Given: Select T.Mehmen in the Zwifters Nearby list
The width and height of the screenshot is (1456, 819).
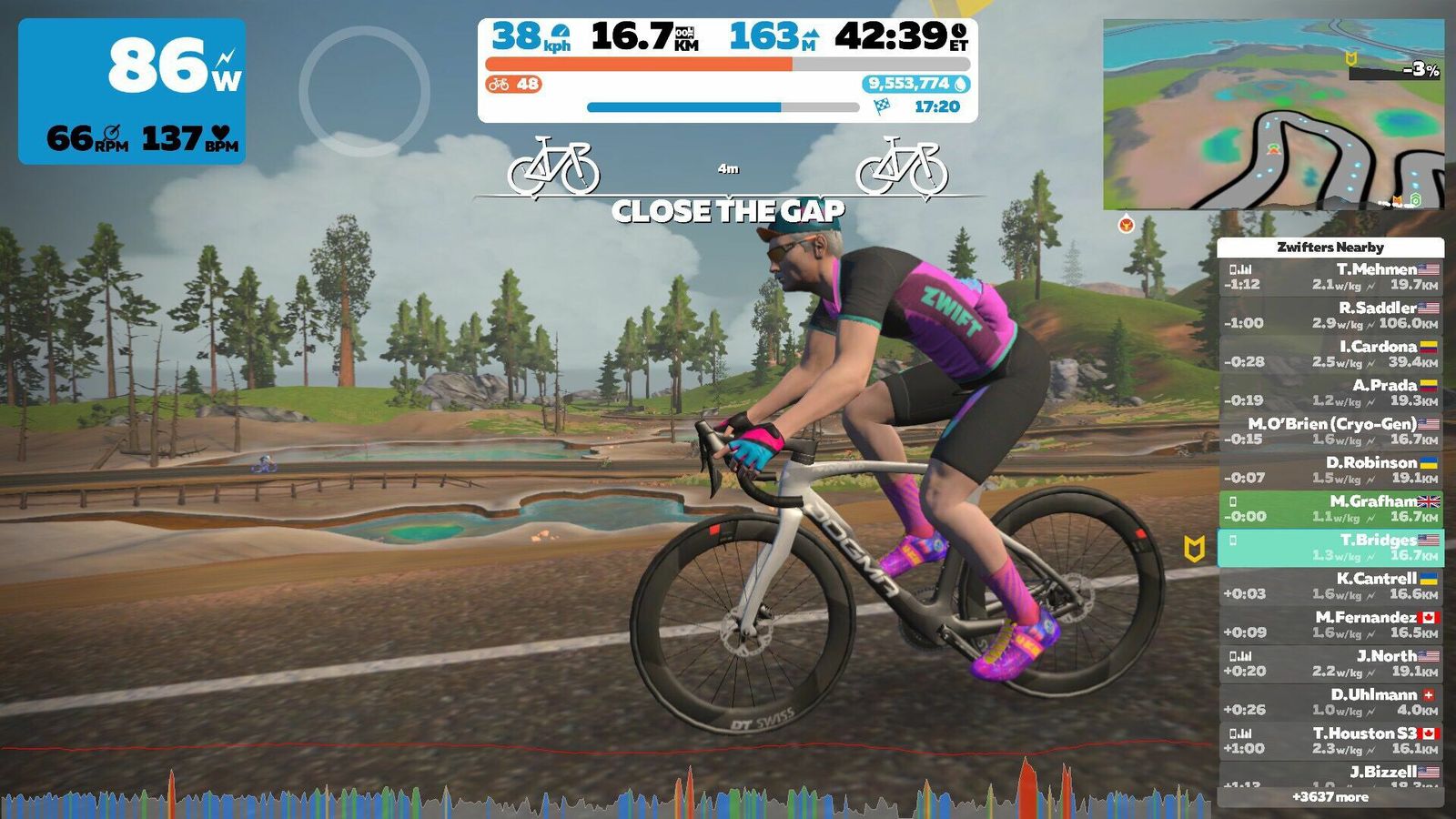Looking at the screenshot, I should click(x=1330, y=277).
